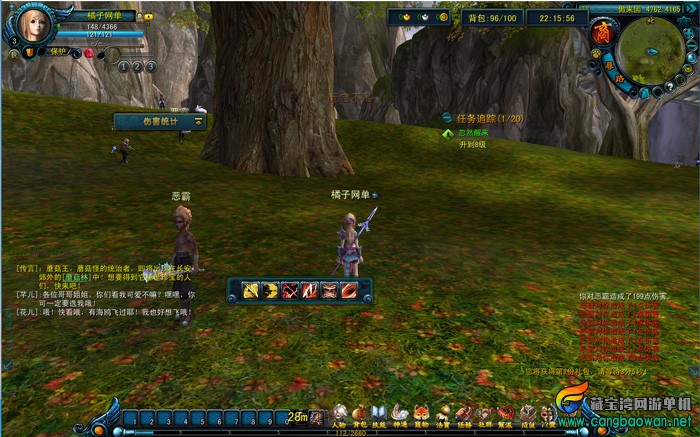Collapse the 任务追踪 quest tracker
700x437 pixels.
pyautogui.click(x=448, y=118)
